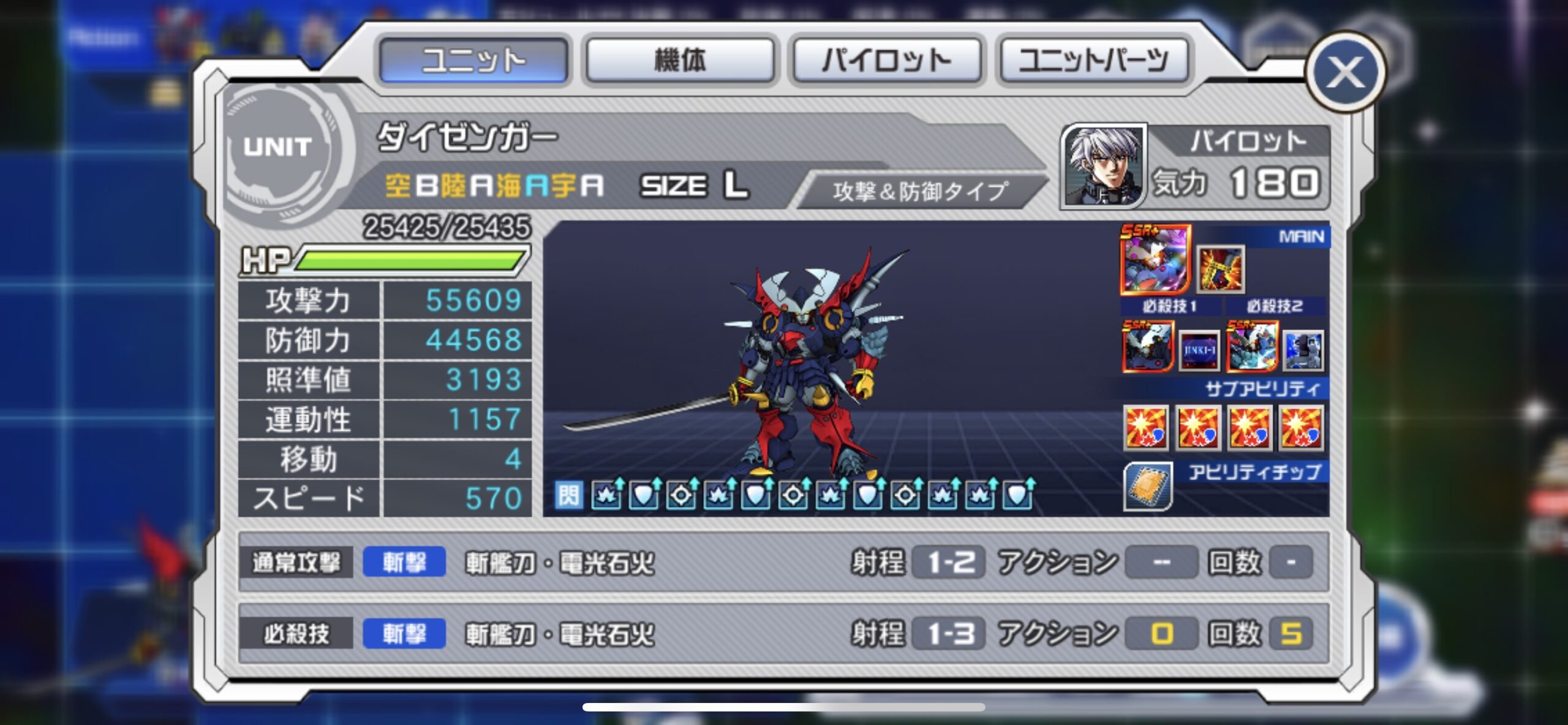Select the 通常攻撃 attack row
The image size is (1568, 725).
(x=783, y=562)
